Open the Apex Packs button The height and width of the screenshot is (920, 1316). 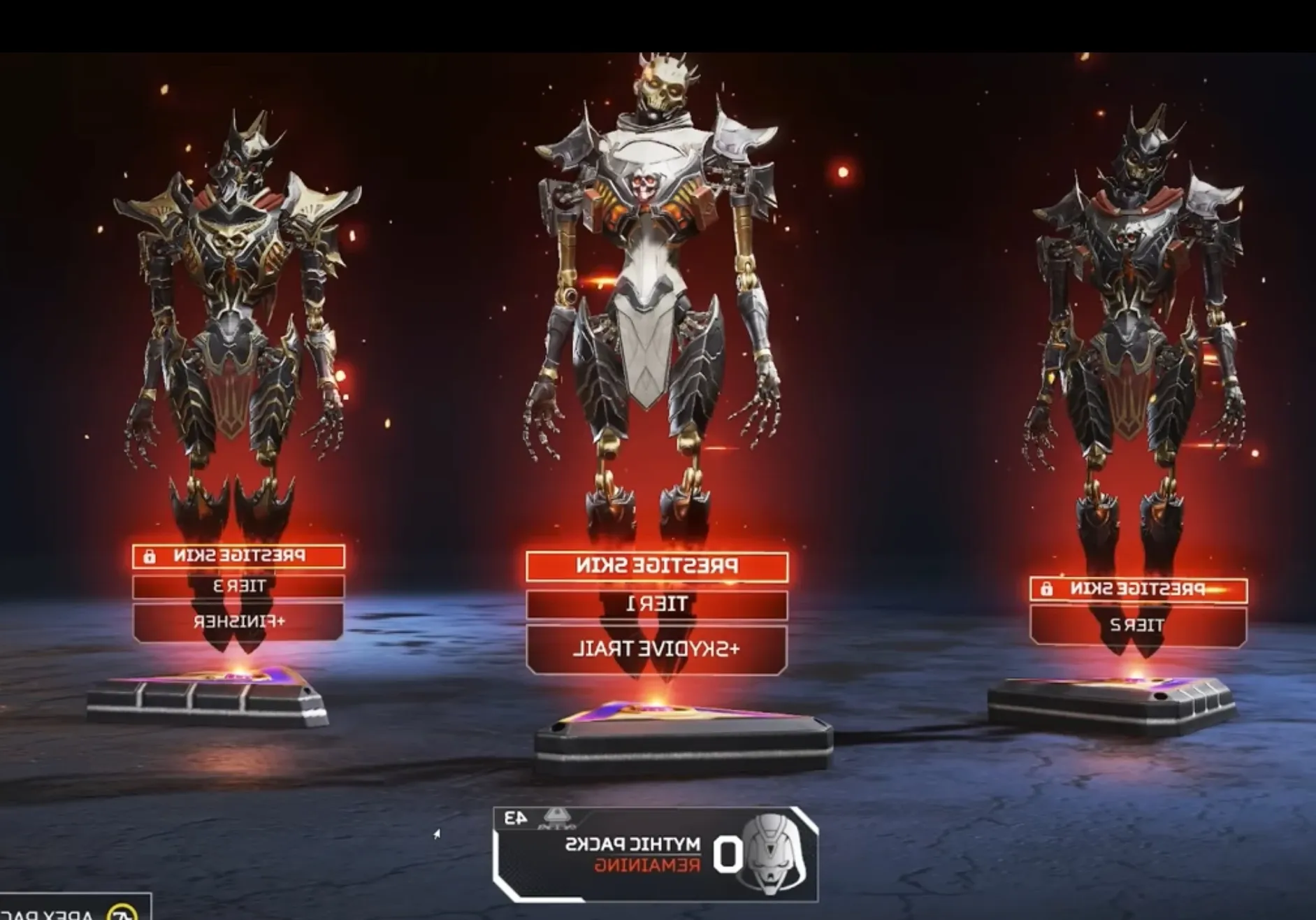[73, 910]
